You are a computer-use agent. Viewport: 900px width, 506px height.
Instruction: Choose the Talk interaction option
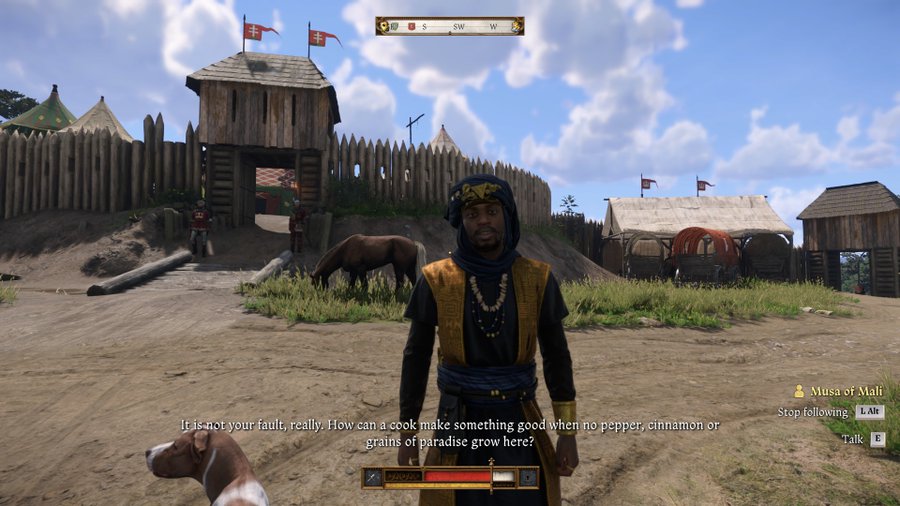(x=853, y=439)
